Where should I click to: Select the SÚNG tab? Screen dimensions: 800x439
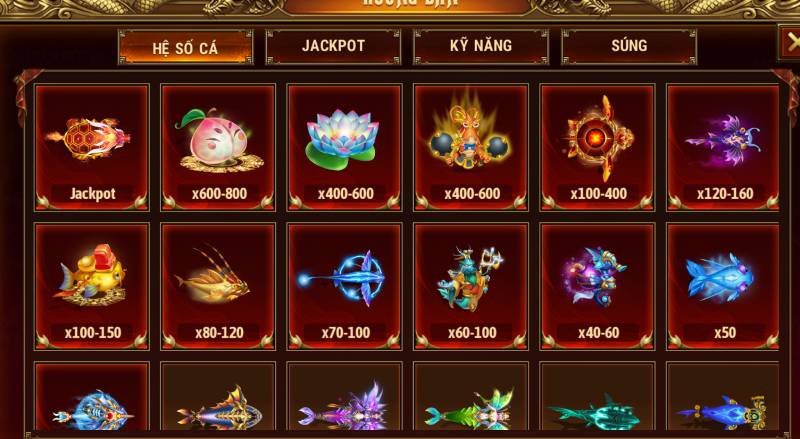(629, 46)
